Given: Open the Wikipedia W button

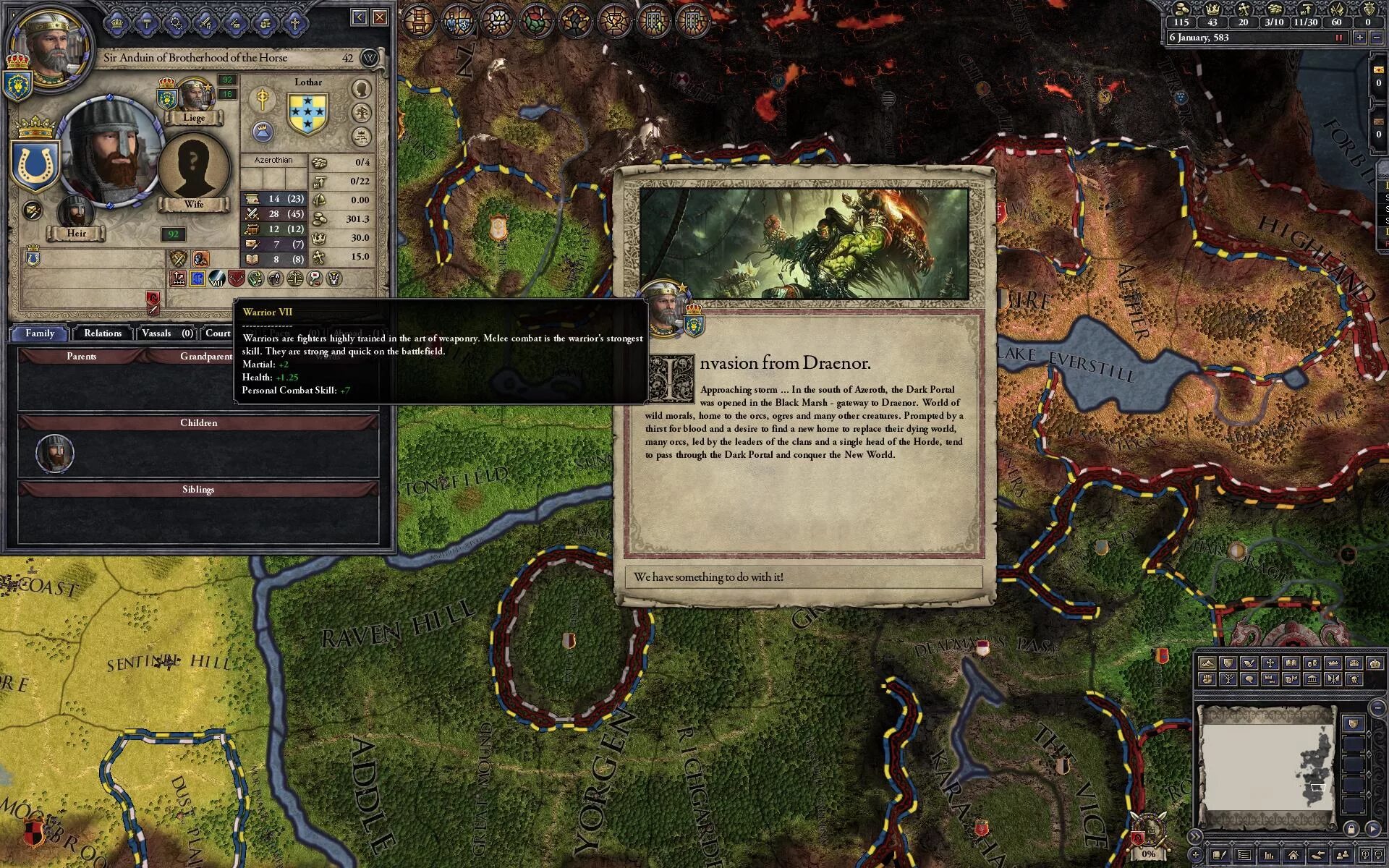Looking at the screenshot, I should (x=369, y=58).
